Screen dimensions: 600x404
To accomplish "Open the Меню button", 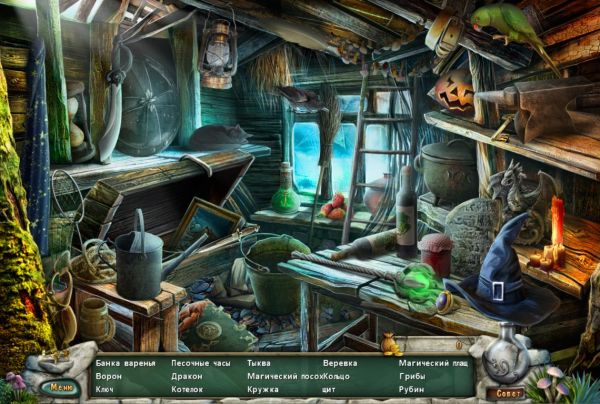I will (x=61, y=386).
